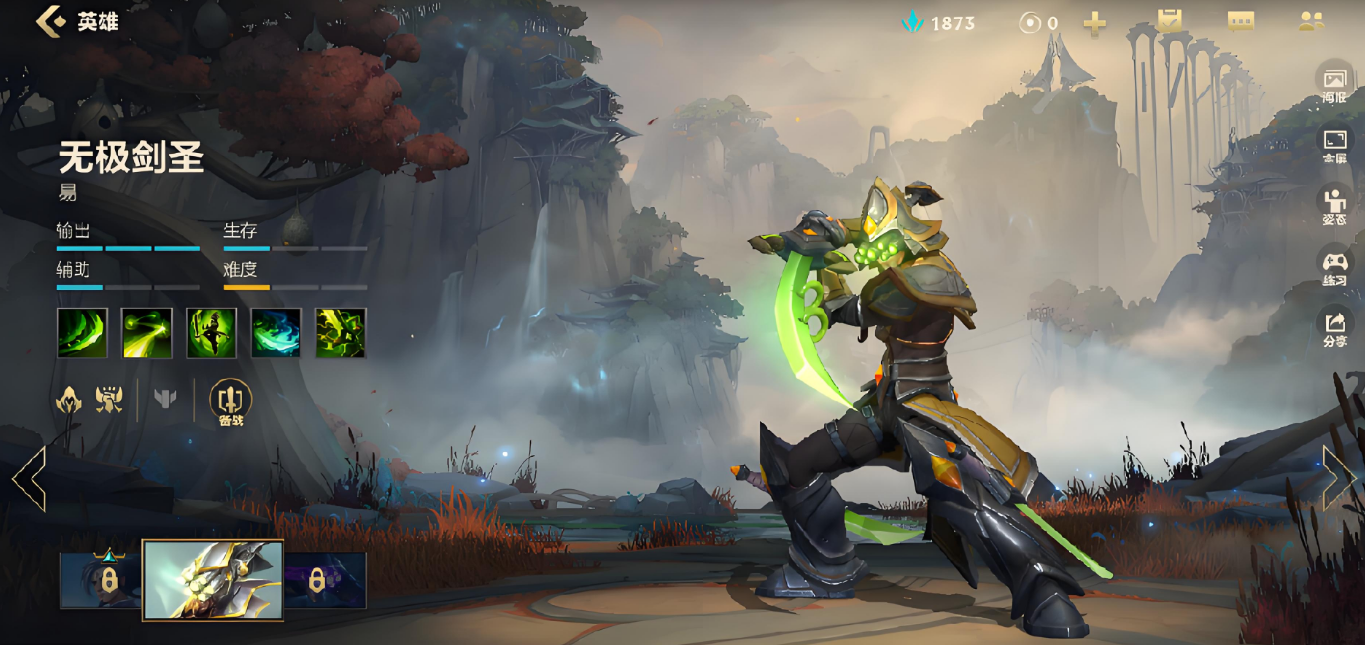Show the yellow dash strike ability
This screenshot has height=645, width=1365.
click(x=147, y=332)
